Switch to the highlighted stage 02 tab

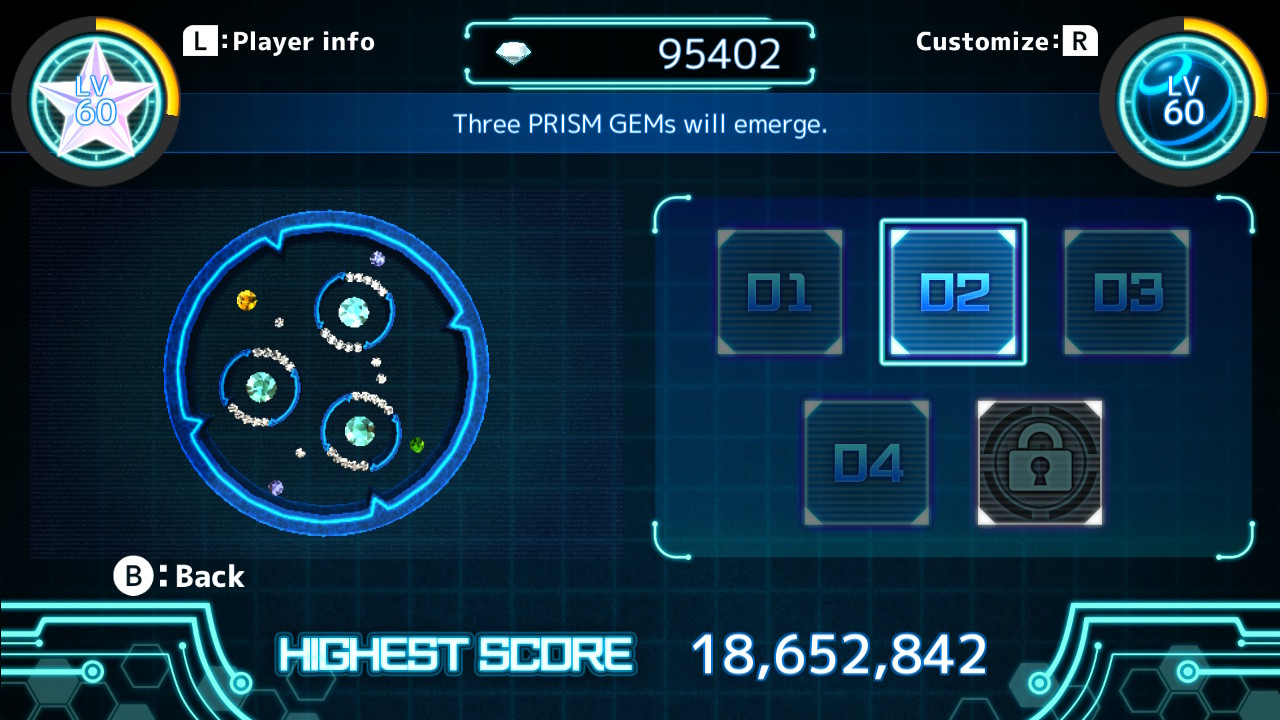[x=953, y=292]
